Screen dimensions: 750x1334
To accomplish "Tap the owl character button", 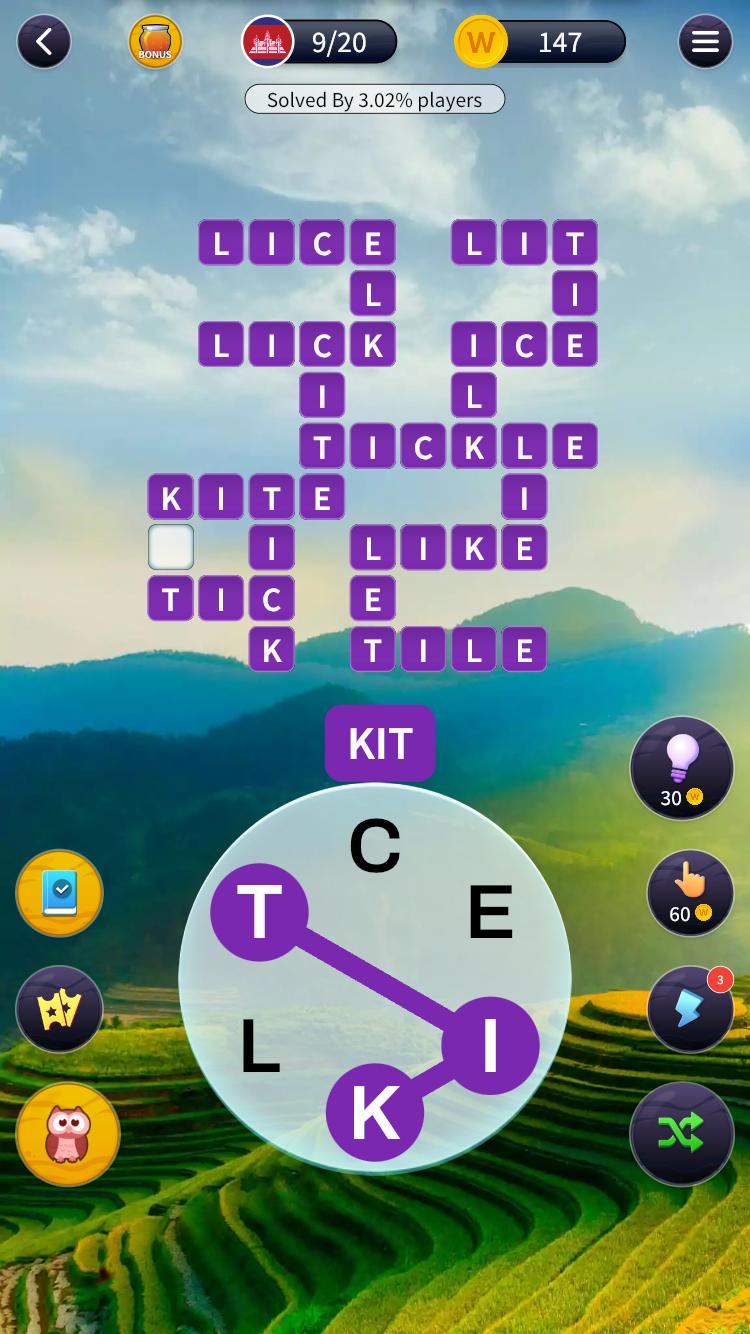I will (68, 1134).
